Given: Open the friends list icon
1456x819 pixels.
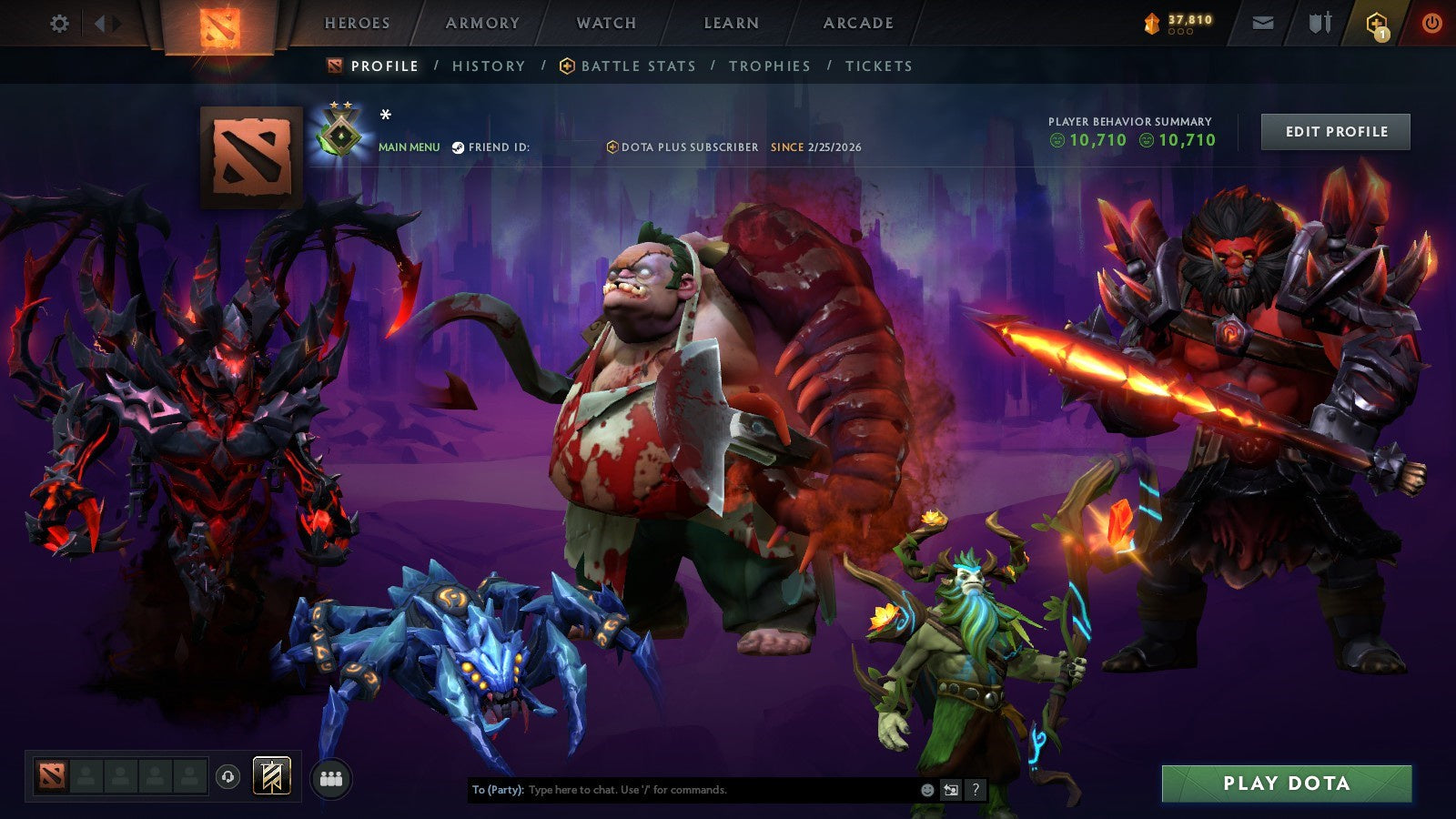Looking at the screenshot, I should coord(332,779).
